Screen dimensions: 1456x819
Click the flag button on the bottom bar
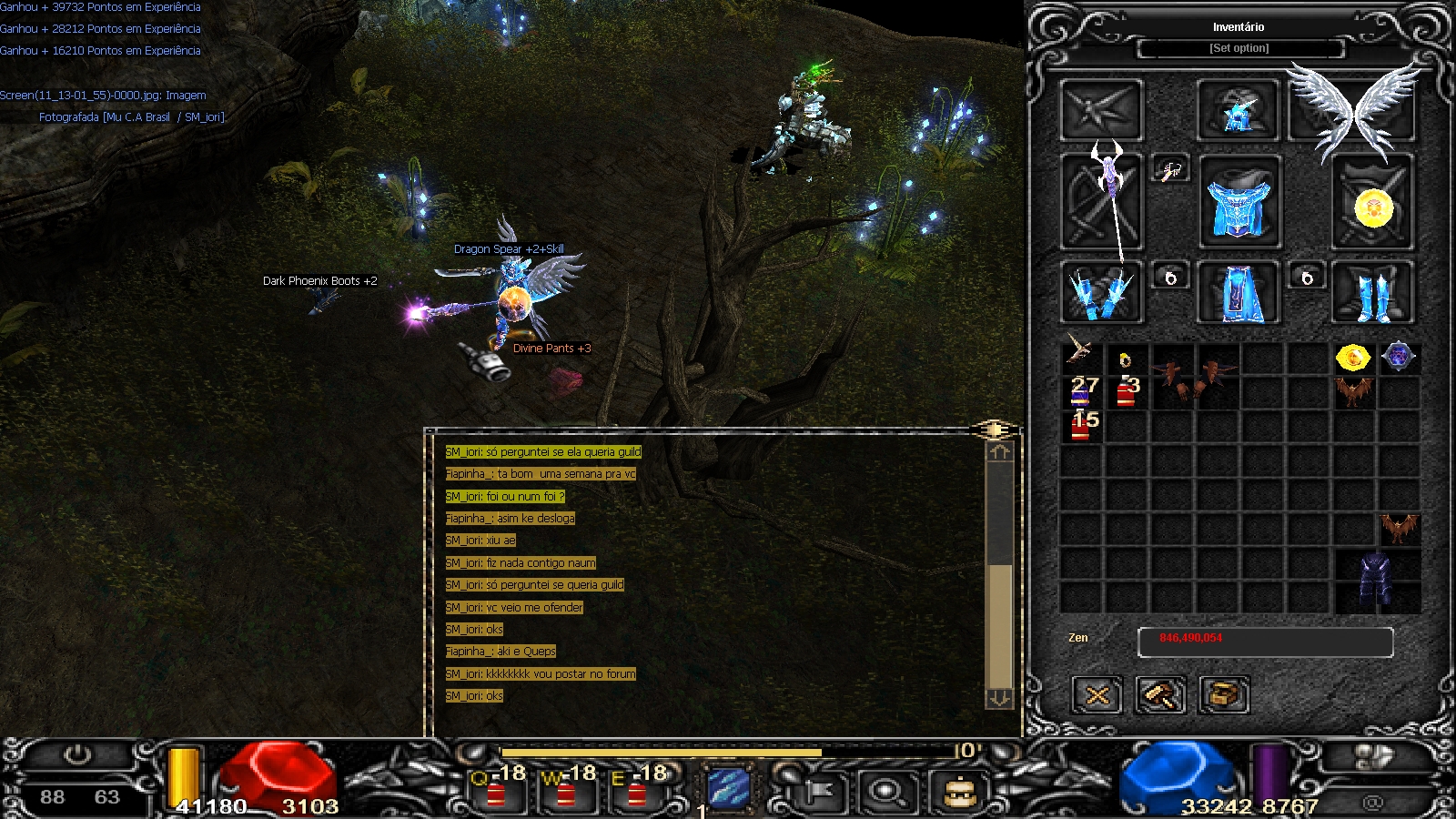(818, 790)
